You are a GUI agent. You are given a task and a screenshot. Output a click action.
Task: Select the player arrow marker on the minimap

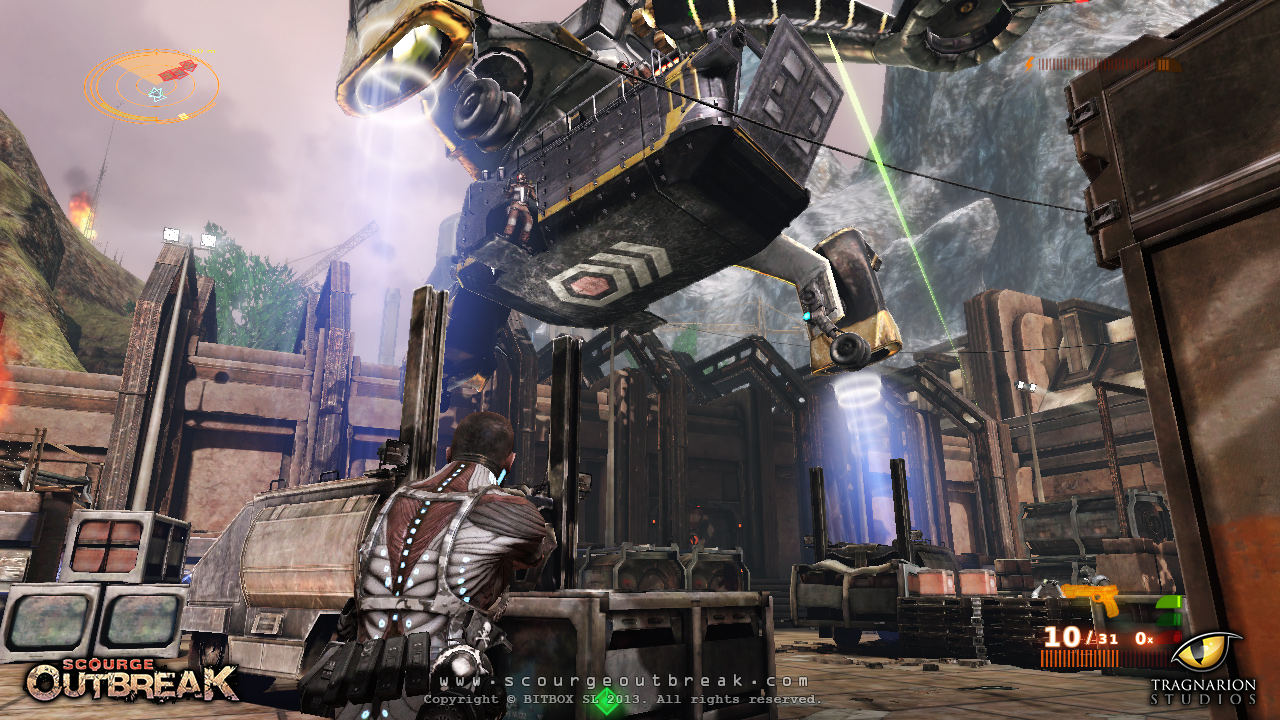(x=157, y=93)
